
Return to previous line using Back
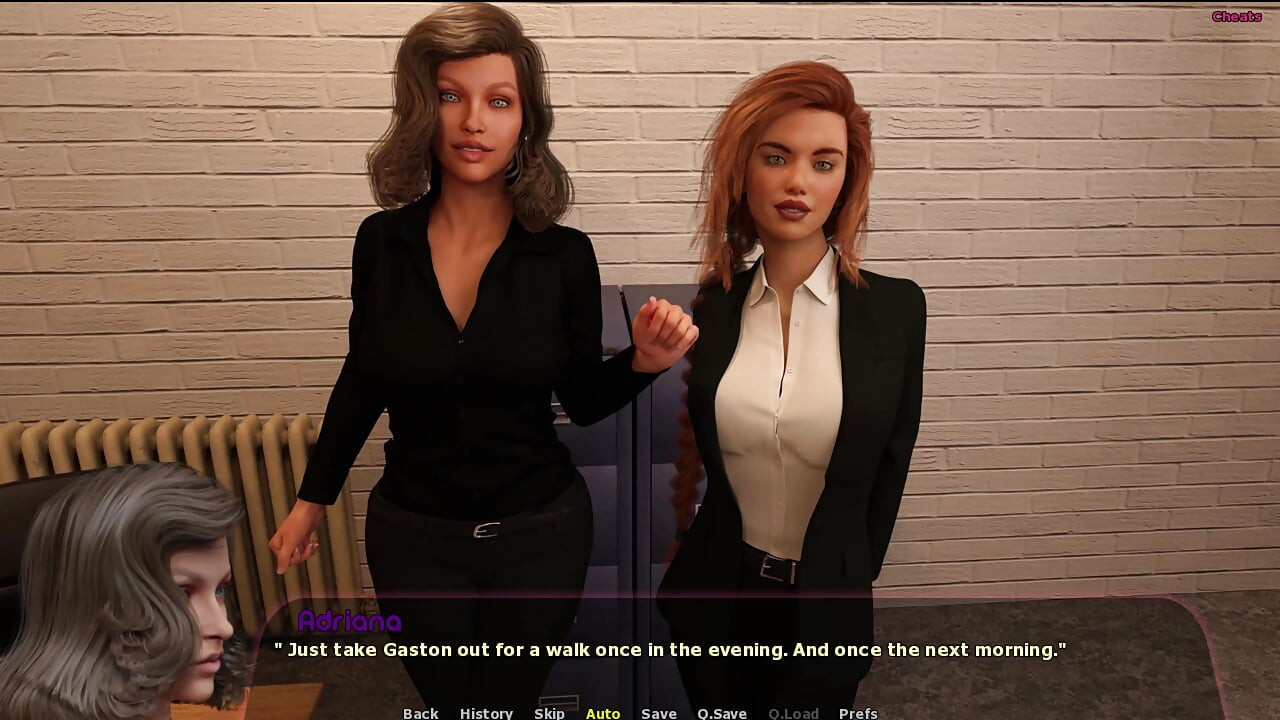420,713
